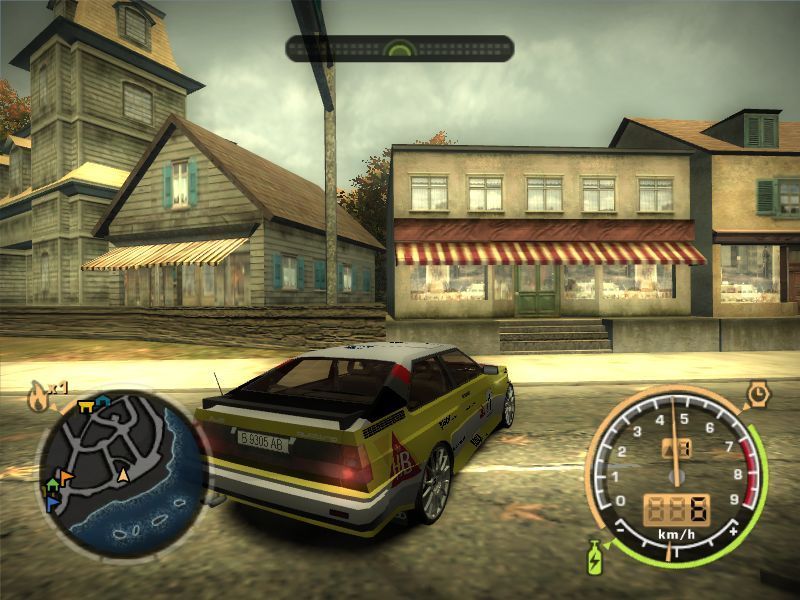
Task: Click the green nitrous bottle icon
Action: point(594,555)
